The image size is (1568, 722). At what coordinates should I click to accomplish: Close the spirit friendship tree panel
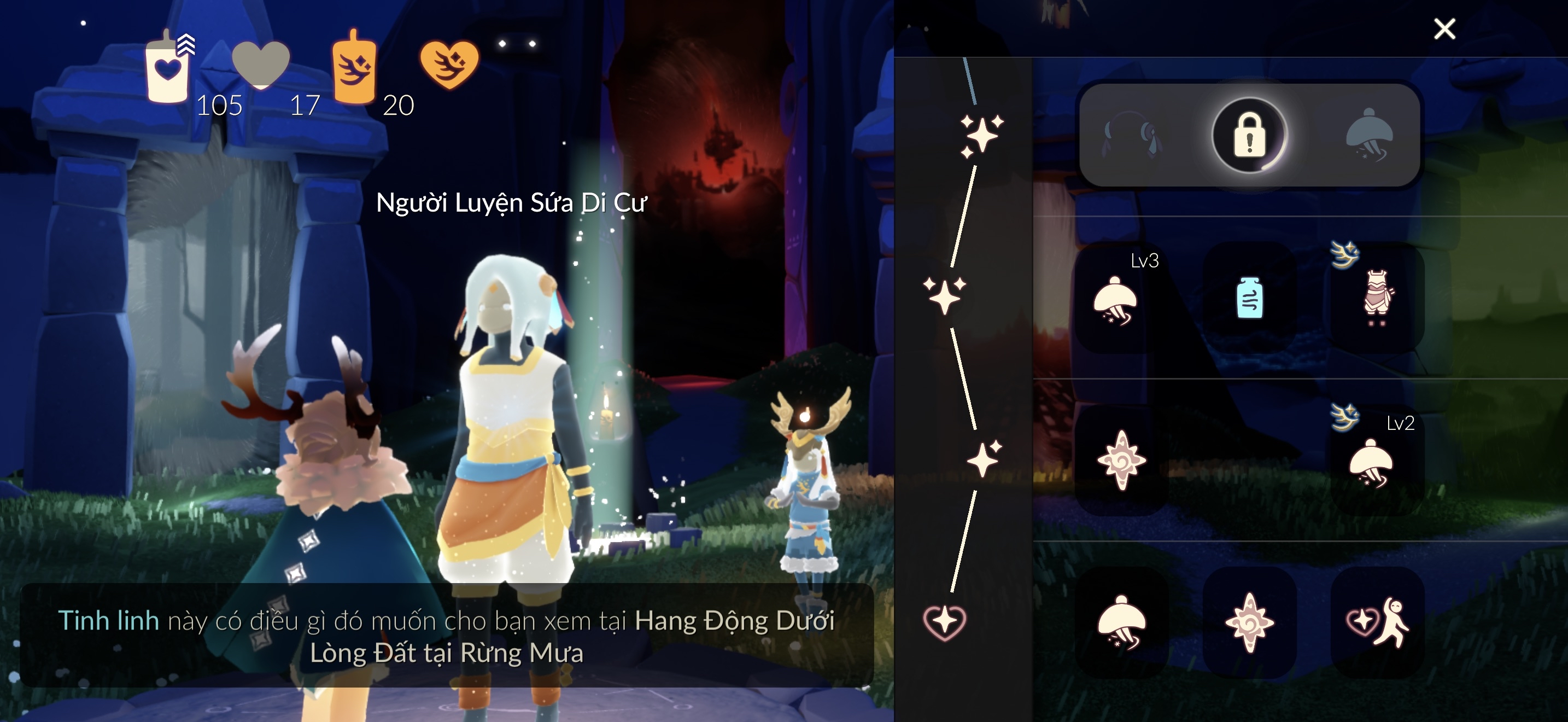[x=1444, y=28]
